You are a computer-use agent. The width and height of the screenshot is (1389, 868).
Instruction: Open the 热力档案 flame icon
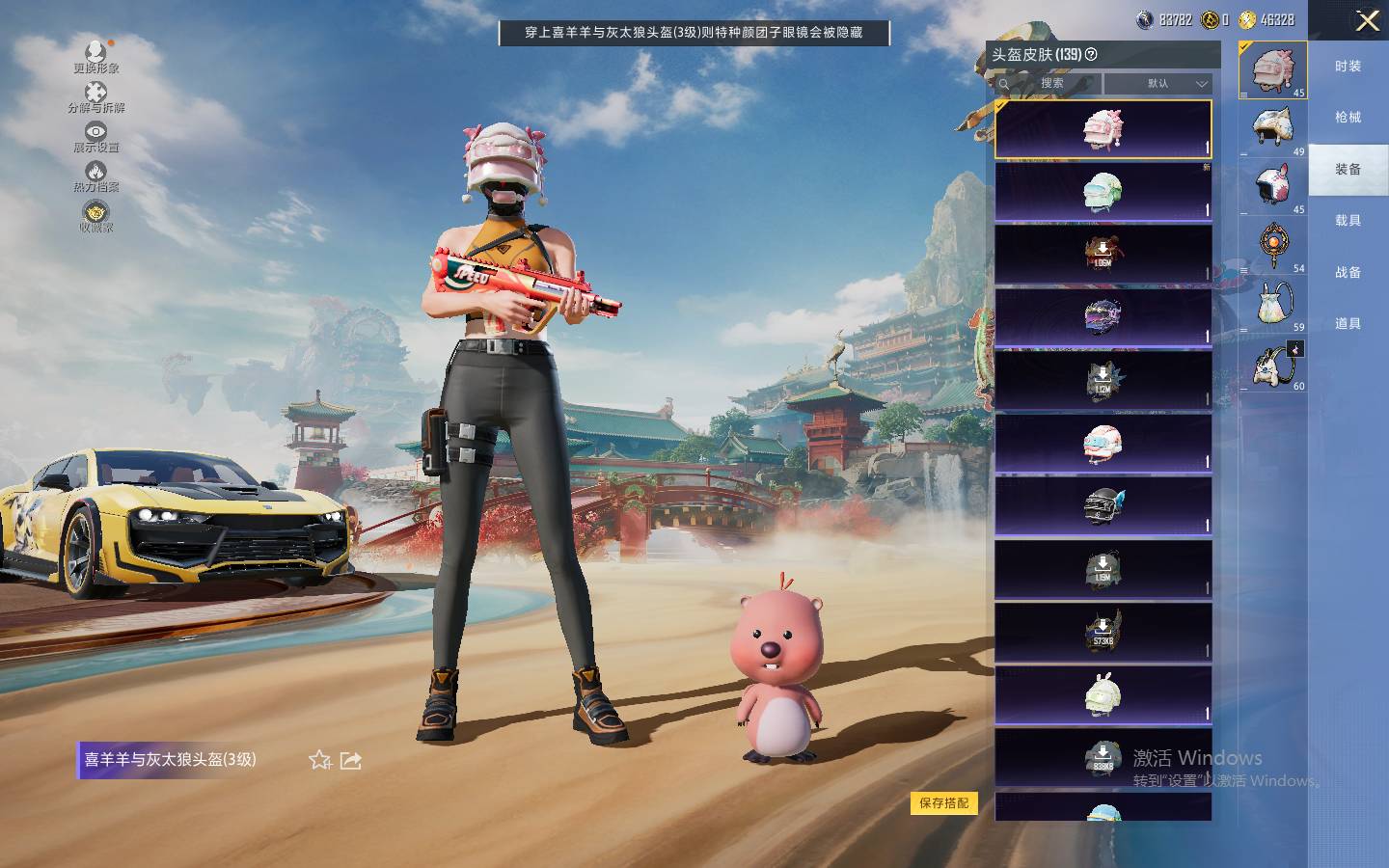95,176
